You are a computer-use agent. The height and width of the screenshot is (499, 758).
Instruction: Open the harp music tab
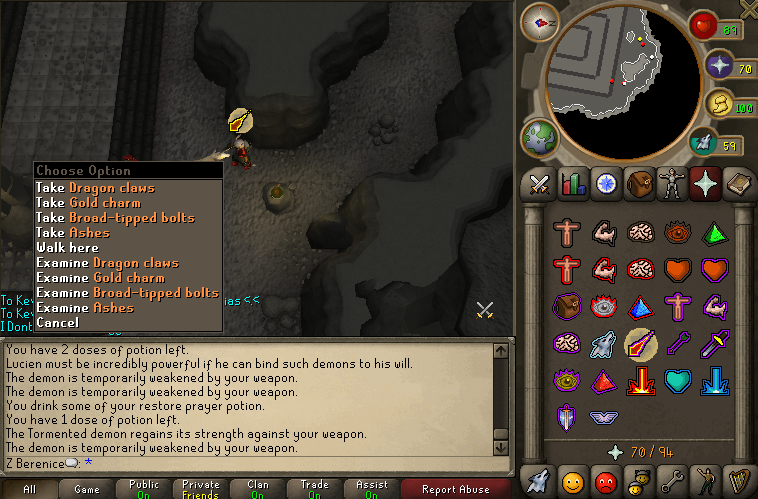click(x=738, y=481)
